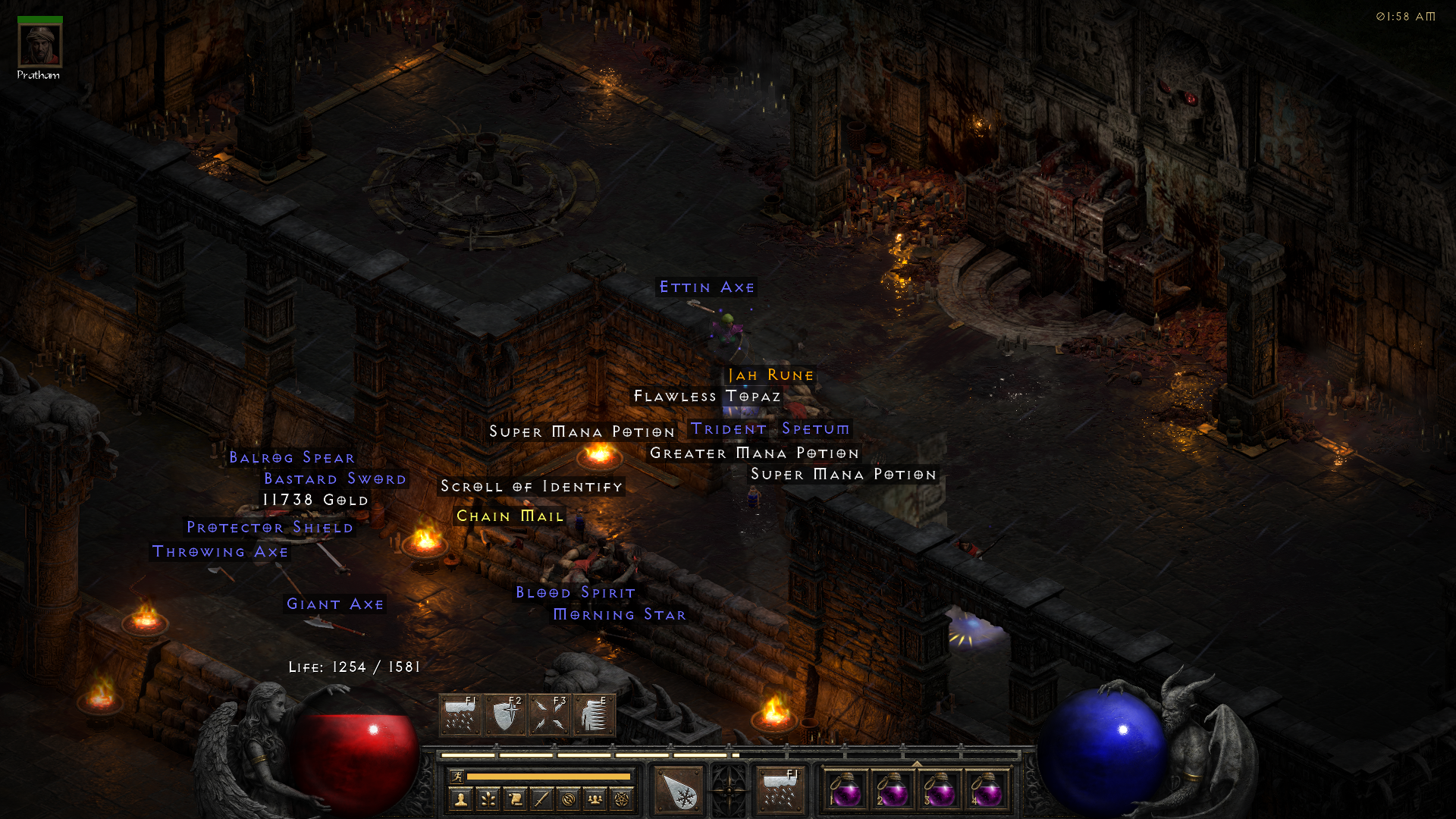Viewport: 1456px width, 819px height.
Task: Select the spiked figure skill marked E
Action: 595,715
